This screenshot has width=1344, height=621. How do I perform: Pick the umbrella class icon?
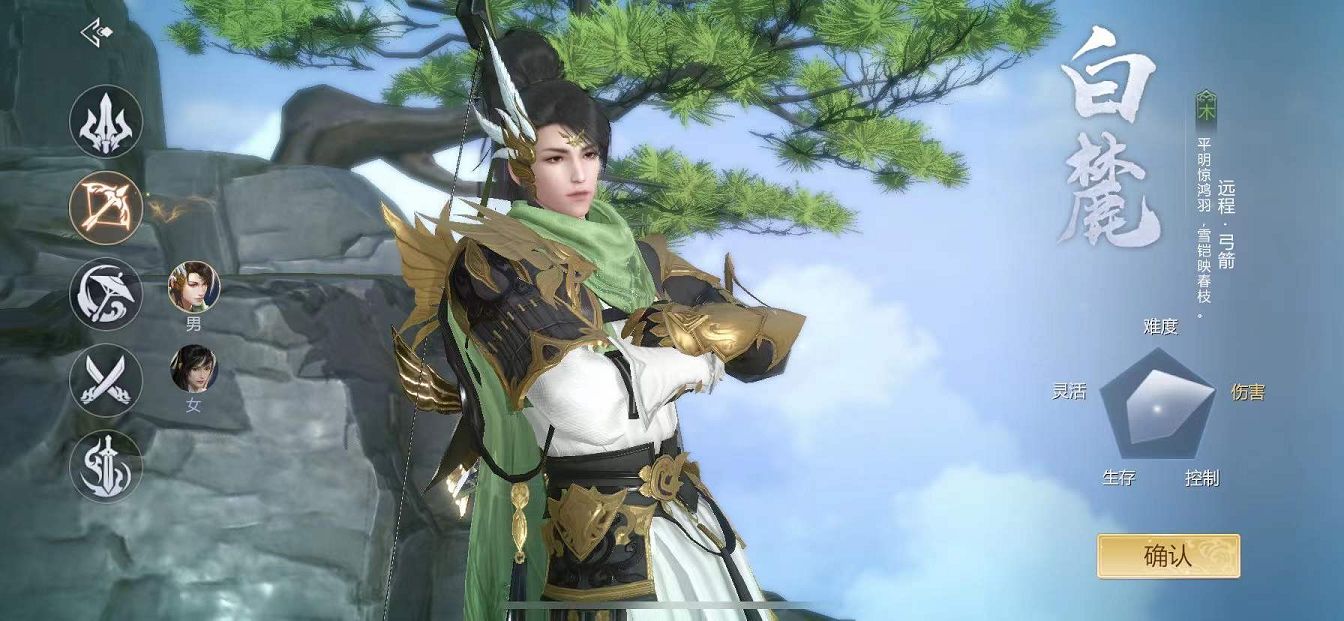pyautogui.click(x=106, y=294)
